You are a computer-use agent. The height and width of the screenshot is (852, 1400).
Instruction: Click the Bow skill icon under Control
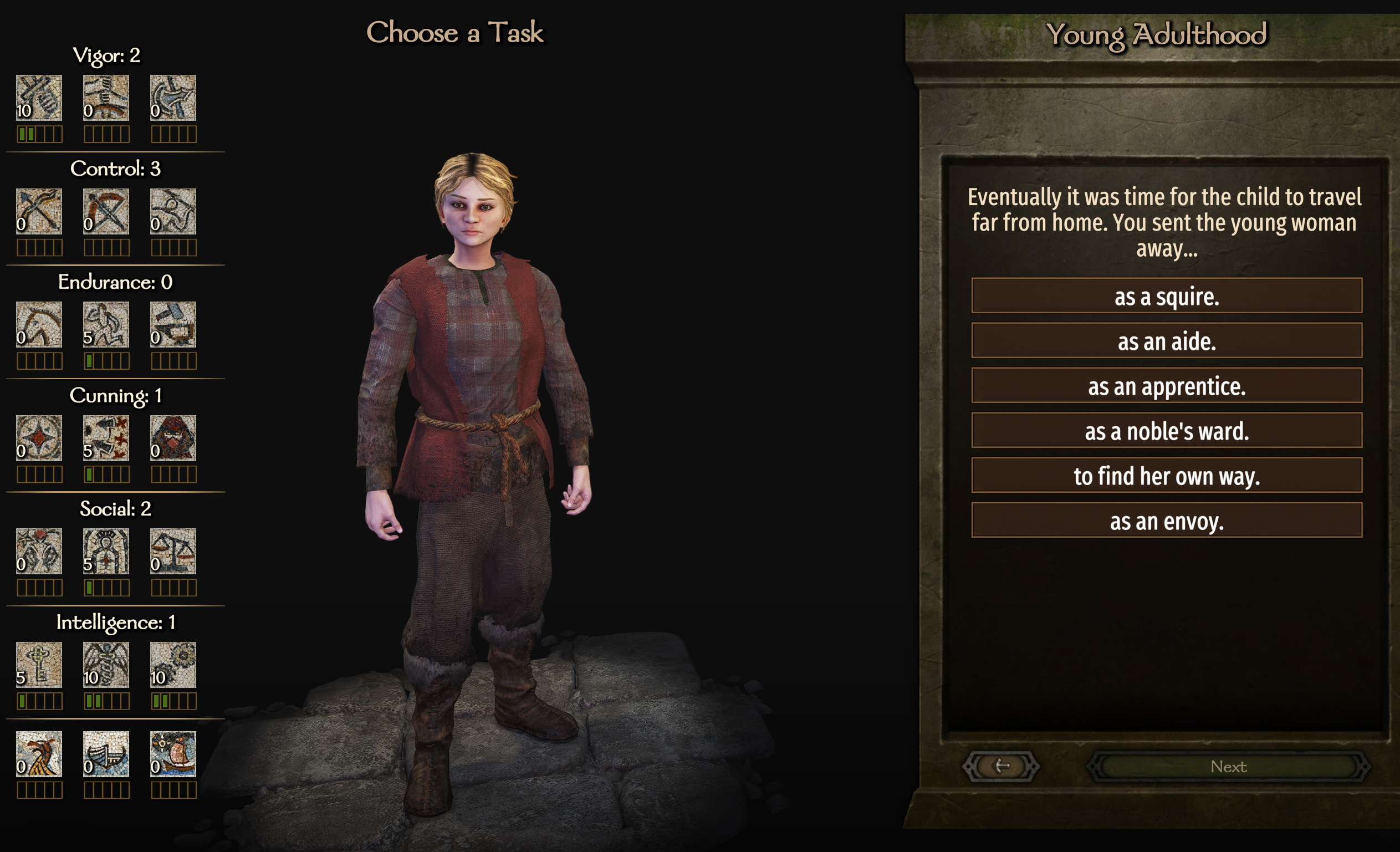(39, 211)
